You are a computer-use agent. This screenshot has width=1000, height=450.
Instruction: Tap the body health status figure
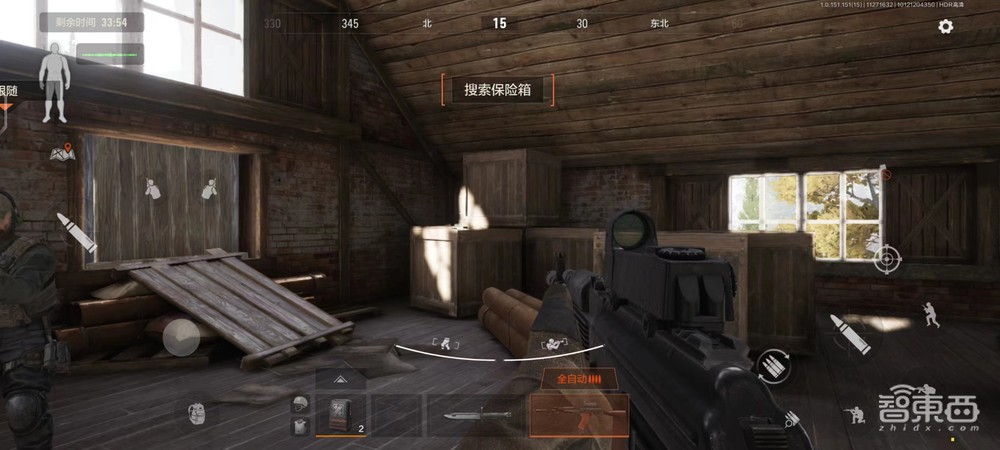(x=53, y=88)
